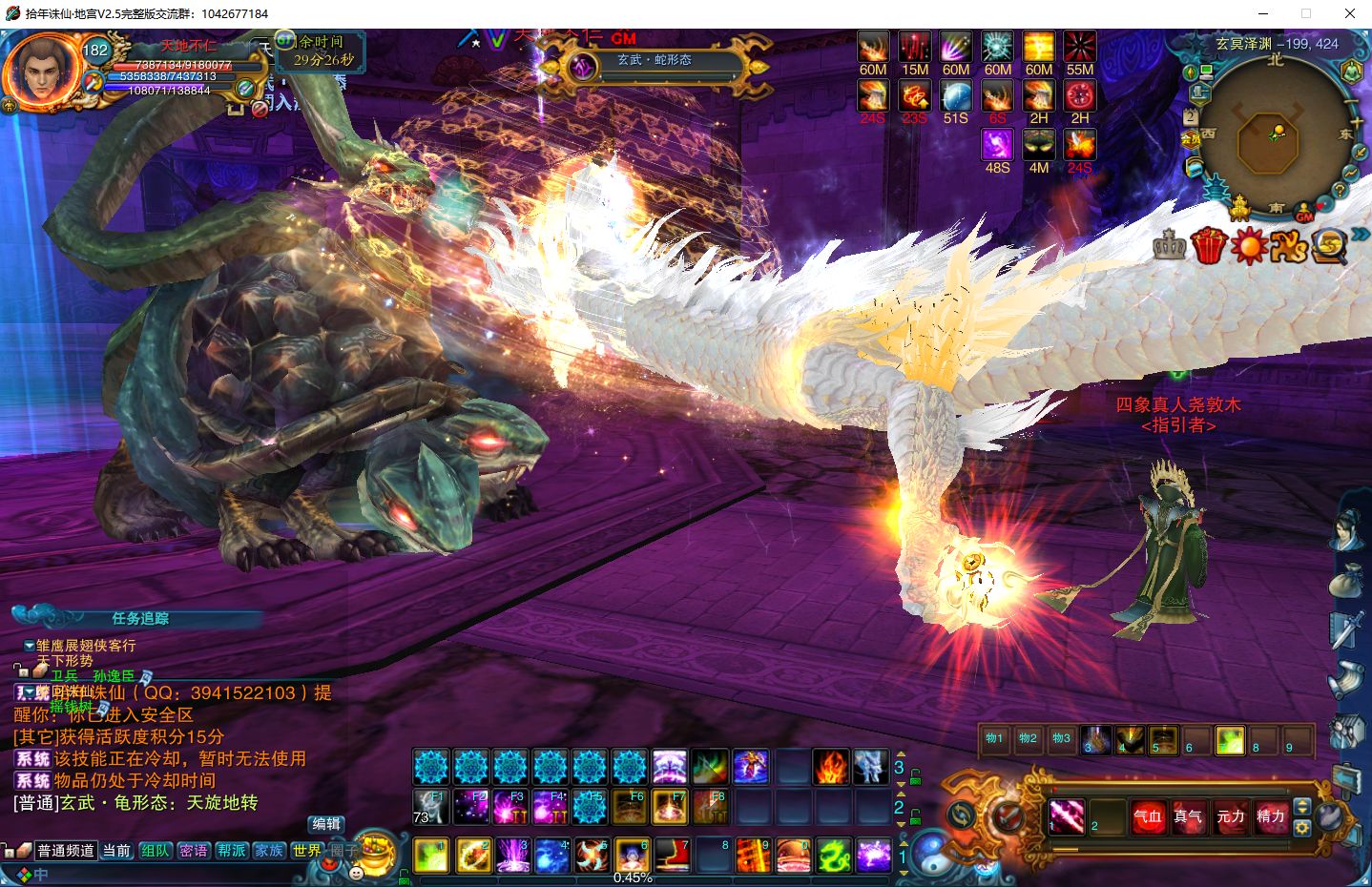Open the VS battle icon
The width and height of the screenshot is (1372, 887).
click(x=1289, y=247)
